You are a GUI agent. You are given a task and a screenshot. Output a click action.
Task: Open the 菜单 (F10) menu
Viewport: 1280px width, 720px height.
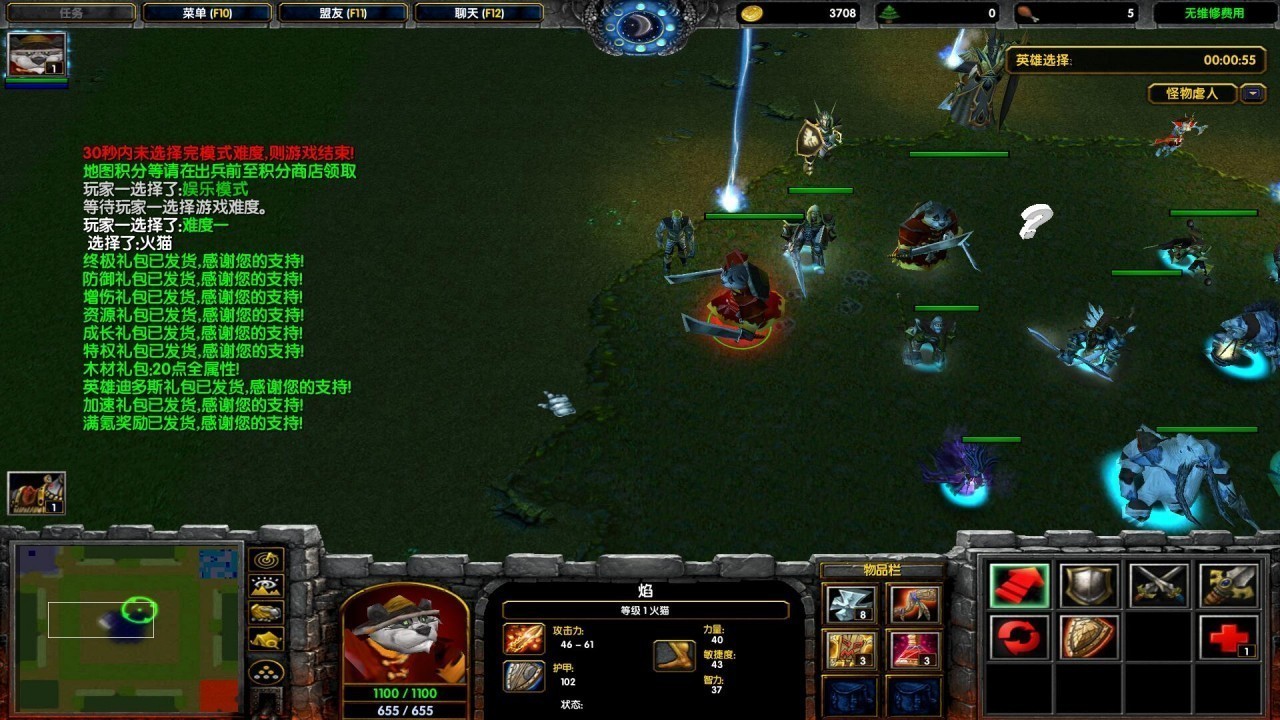click(207, 13)
